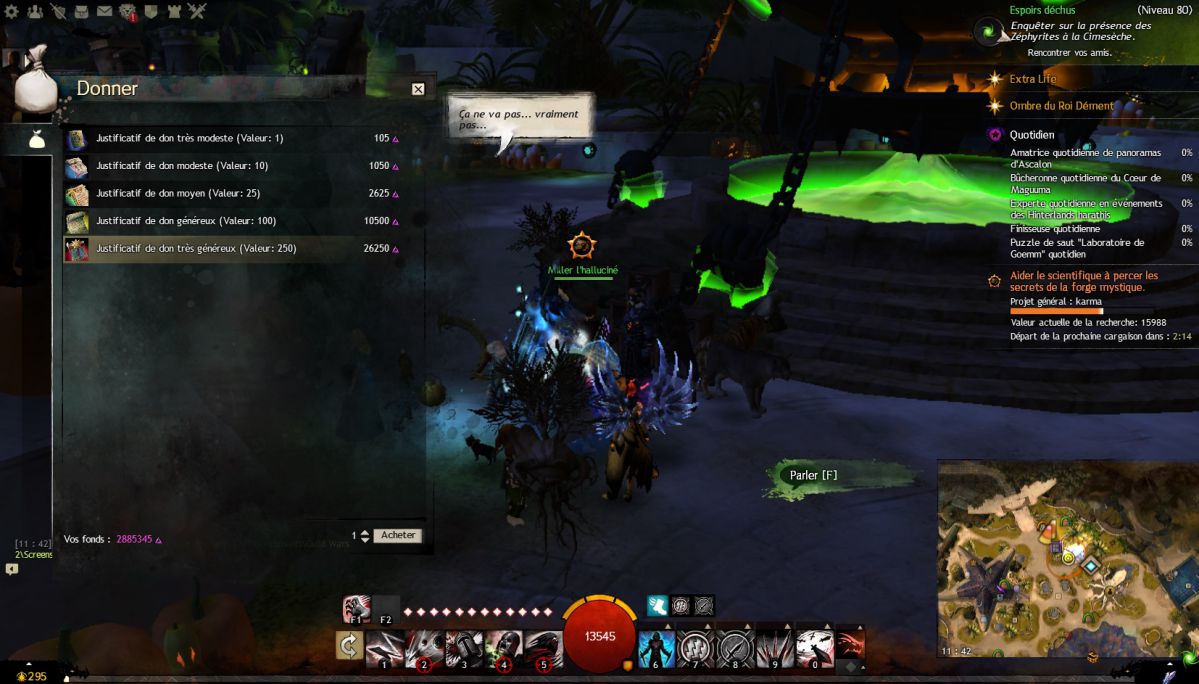Click the minimap
The height and width of the screenshot is (684, 1199).
coord(1067,558)
